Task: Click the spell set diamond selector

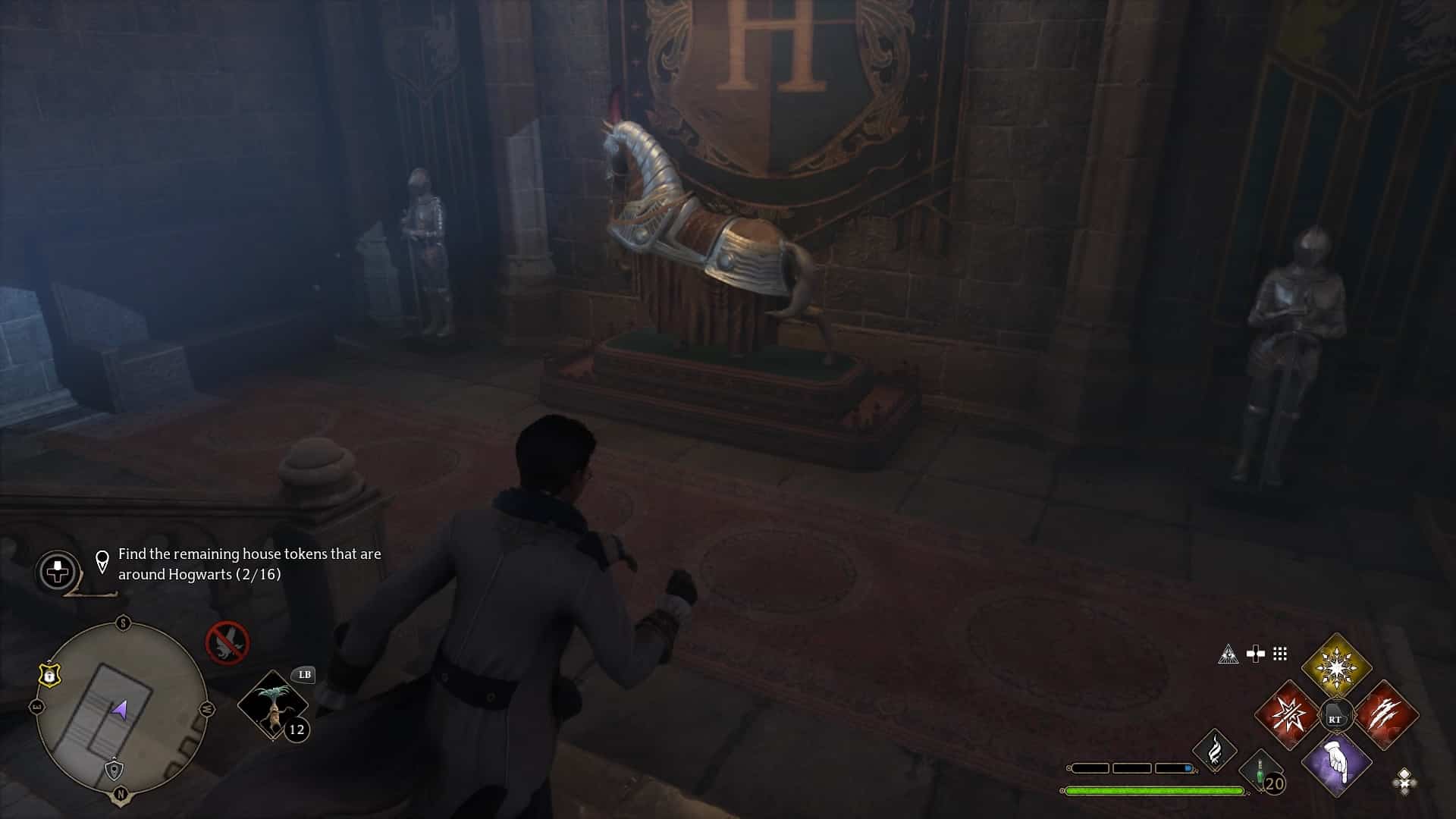Action: 1404,780
